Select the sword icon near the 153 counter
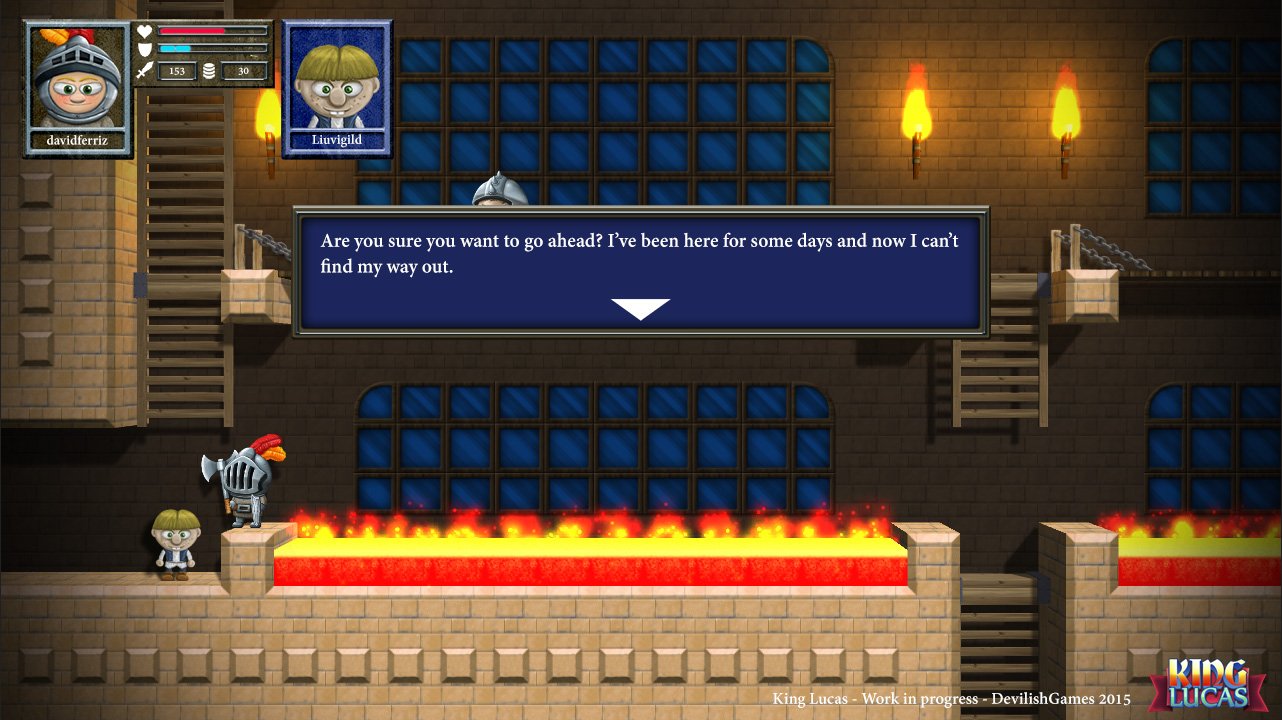The width and height of the screenshot is (1282, 720). coord(144,70)
